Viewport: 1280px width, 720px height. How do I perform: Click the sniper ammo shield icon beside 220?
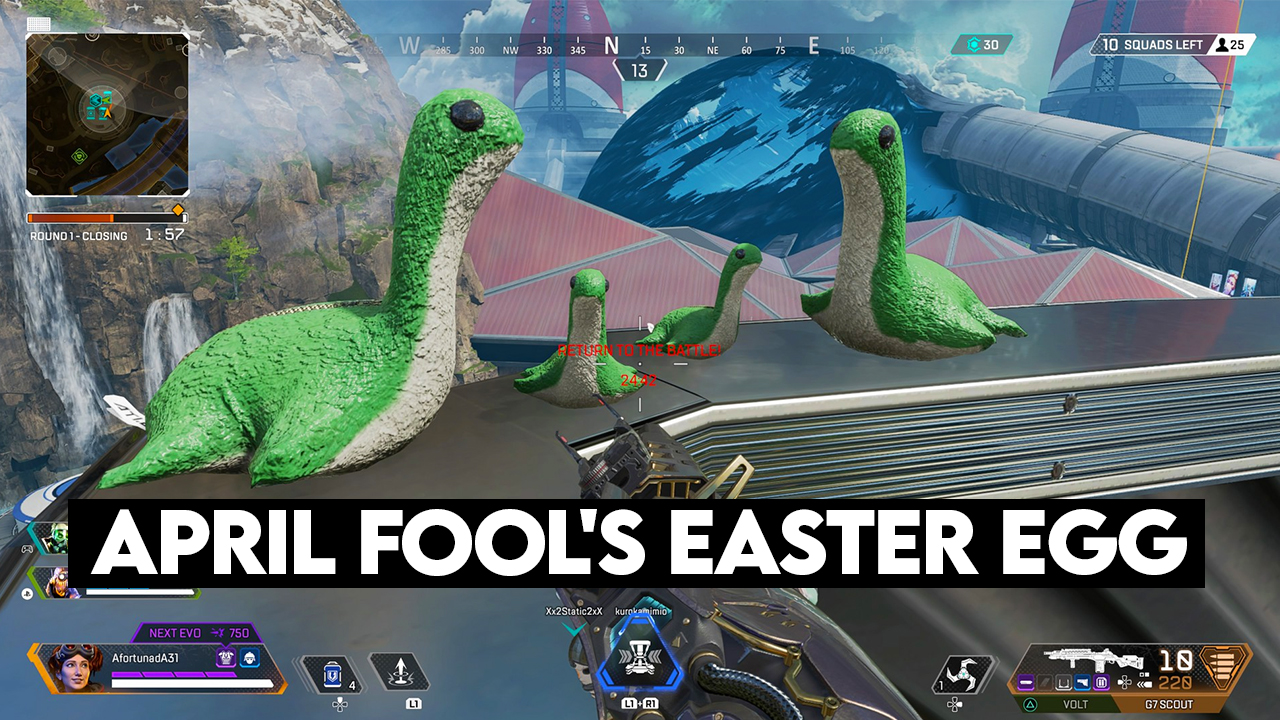point(1224,665)
